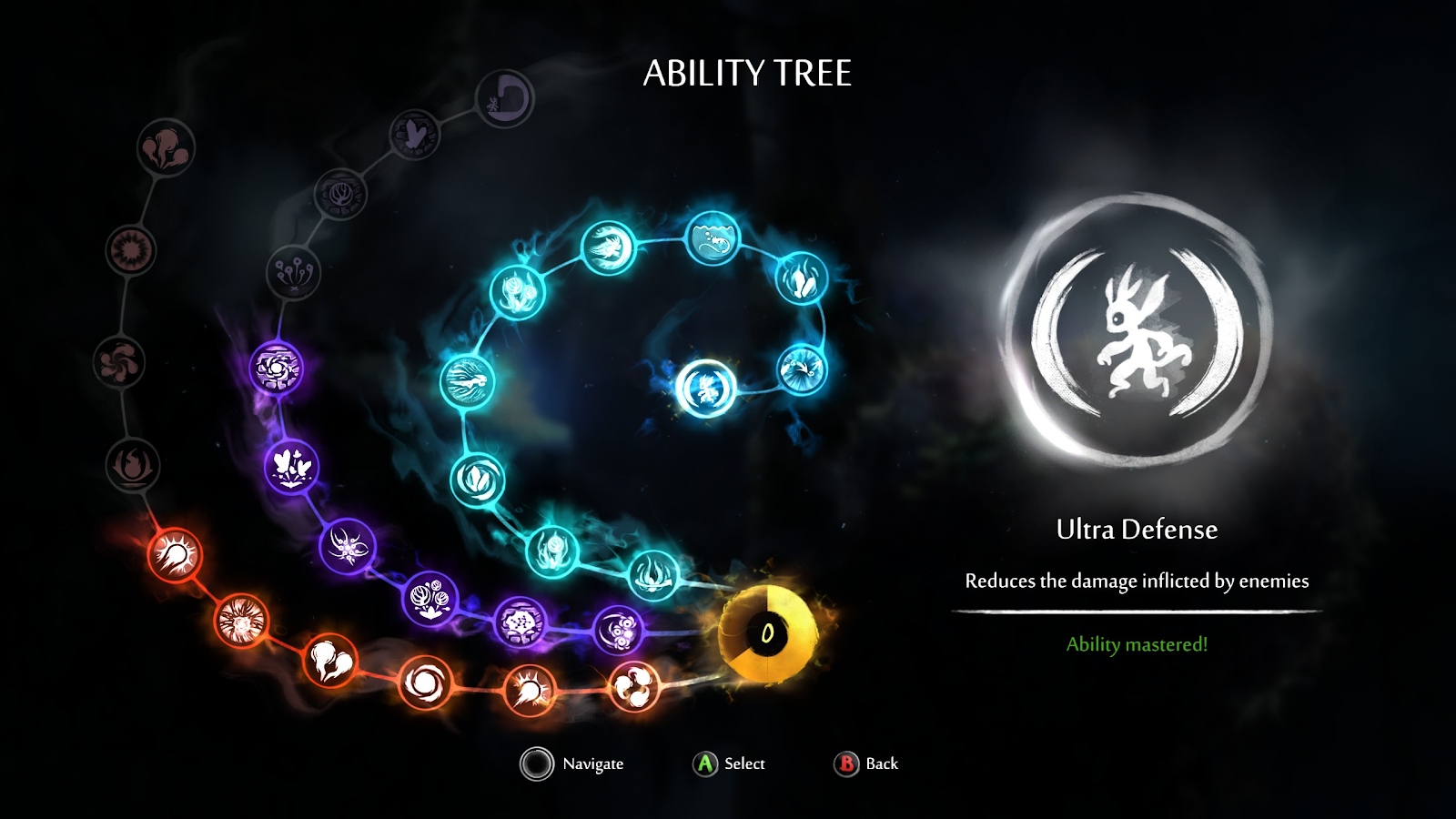Screen dimensions: 1456x819
Task: Click the Ability mastered! status text
Action: pos(1137,646)
